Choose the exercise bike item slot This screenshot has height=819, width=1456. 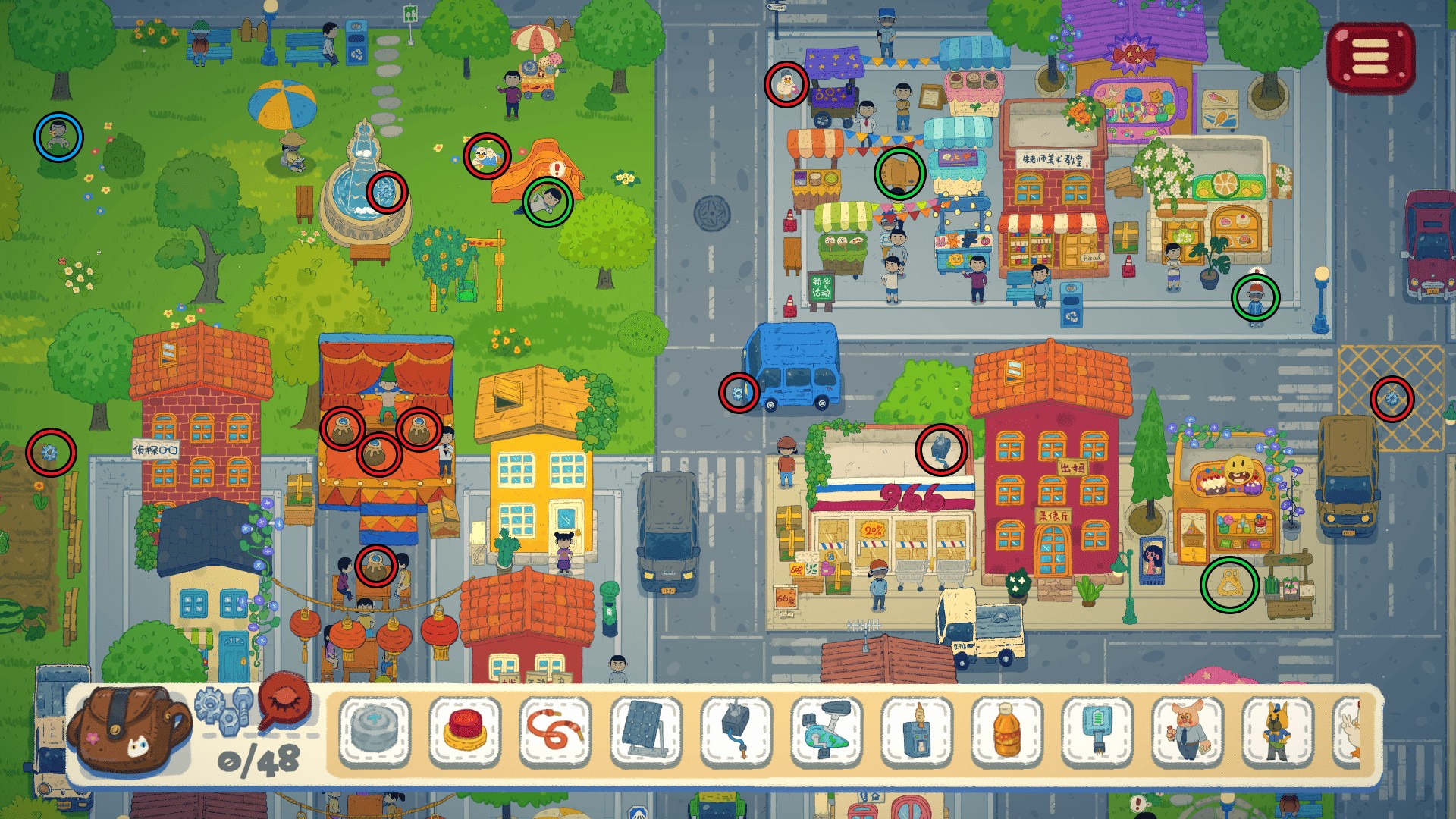(x=826, y=730)
